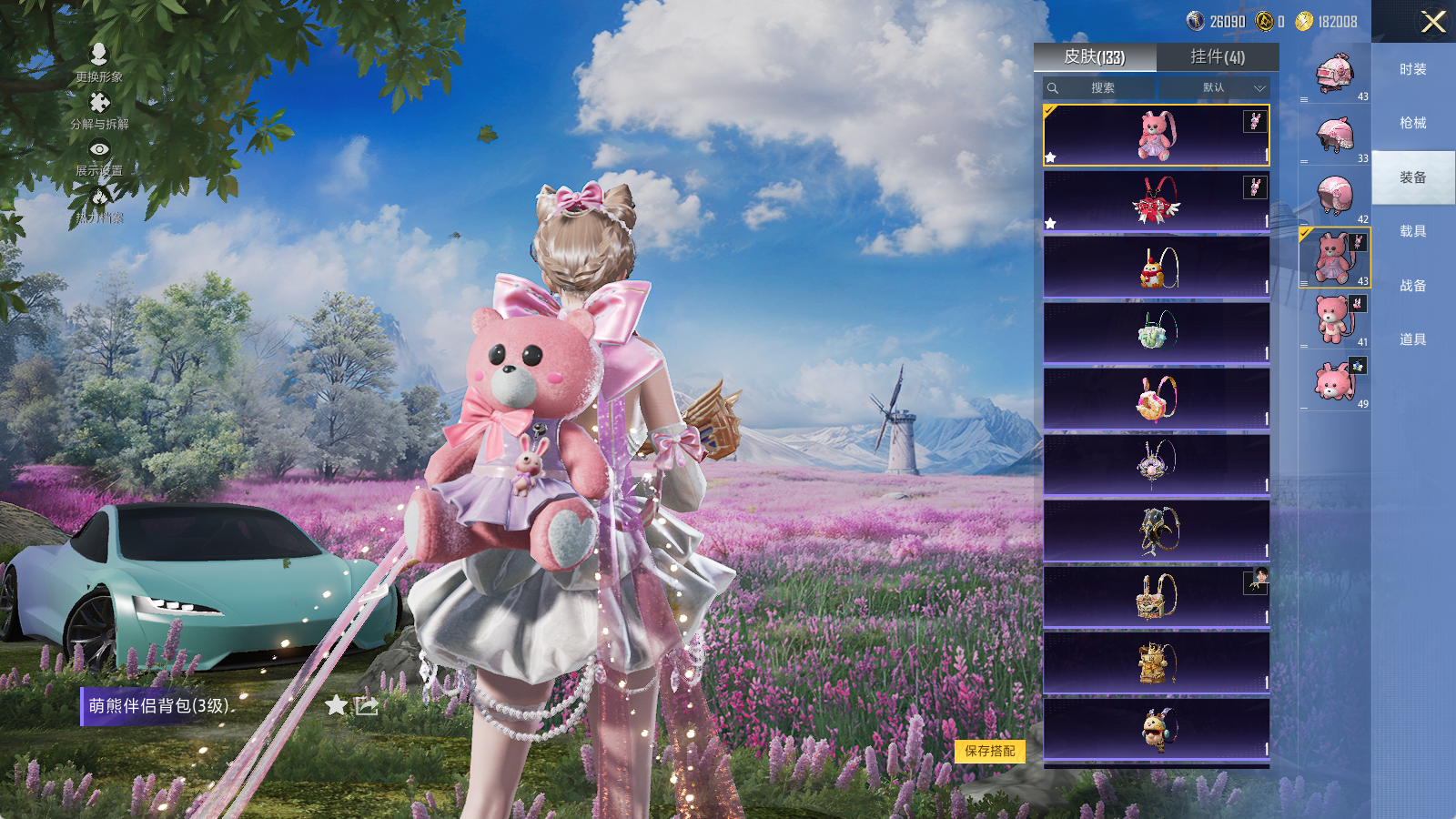Open the 载具 vehicles category
Viewport: 1456px width, 819px height.
[x=1413, y=231]
